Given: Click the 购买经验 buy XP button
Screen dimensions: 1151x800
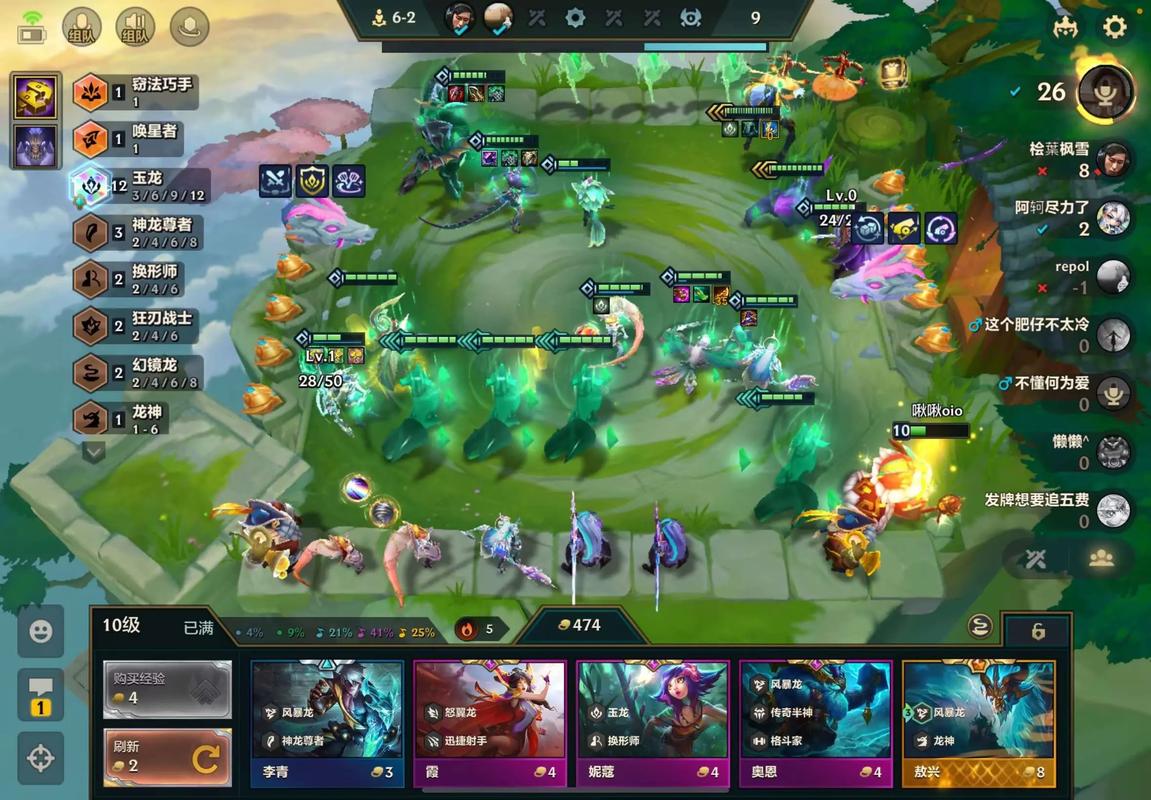Looking at the screenshot, I should coord(167,688).
